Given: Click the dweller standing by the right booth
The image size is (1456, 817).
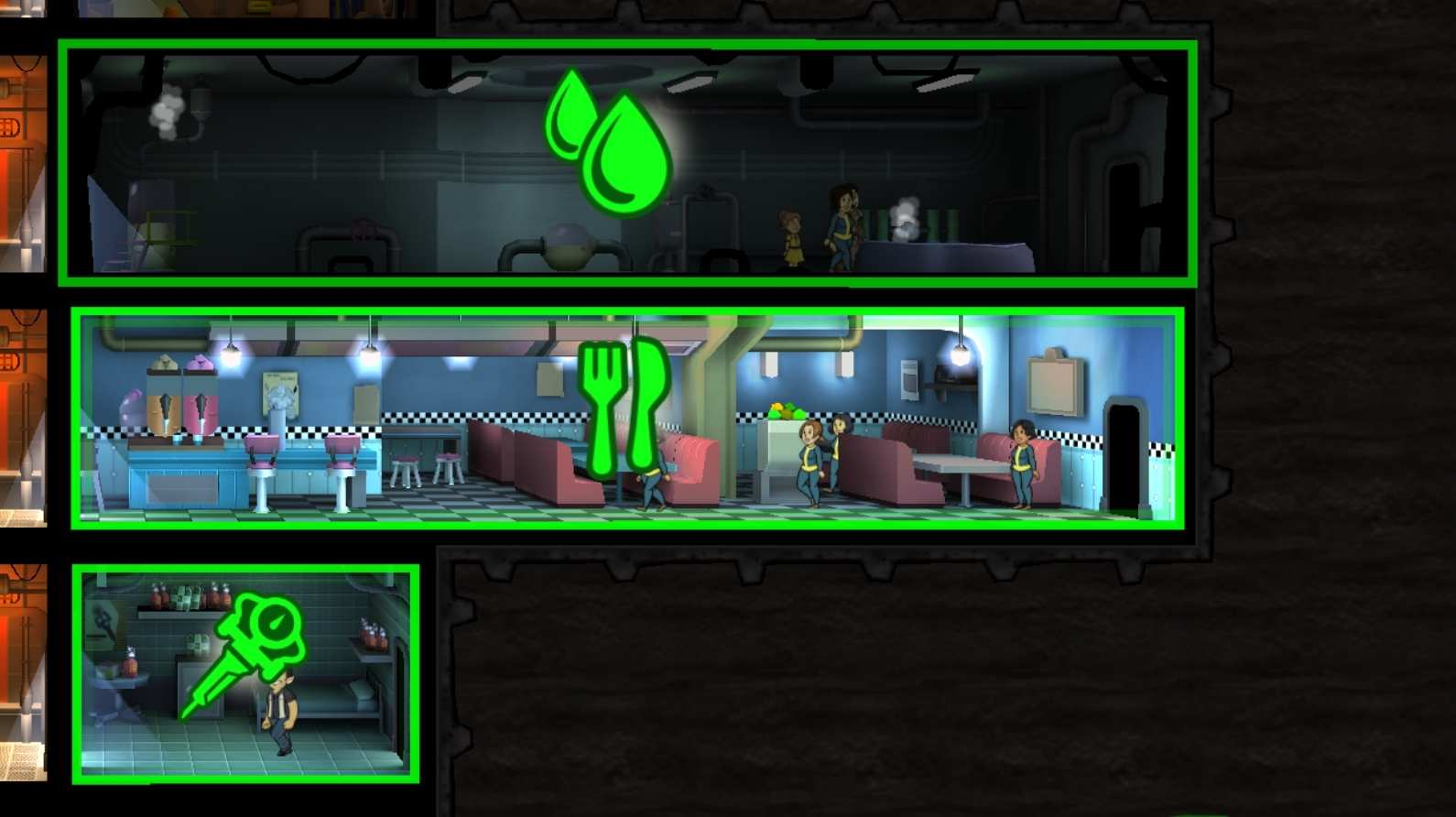Looking at the screenshot, I should click(x=1021, y=467).
